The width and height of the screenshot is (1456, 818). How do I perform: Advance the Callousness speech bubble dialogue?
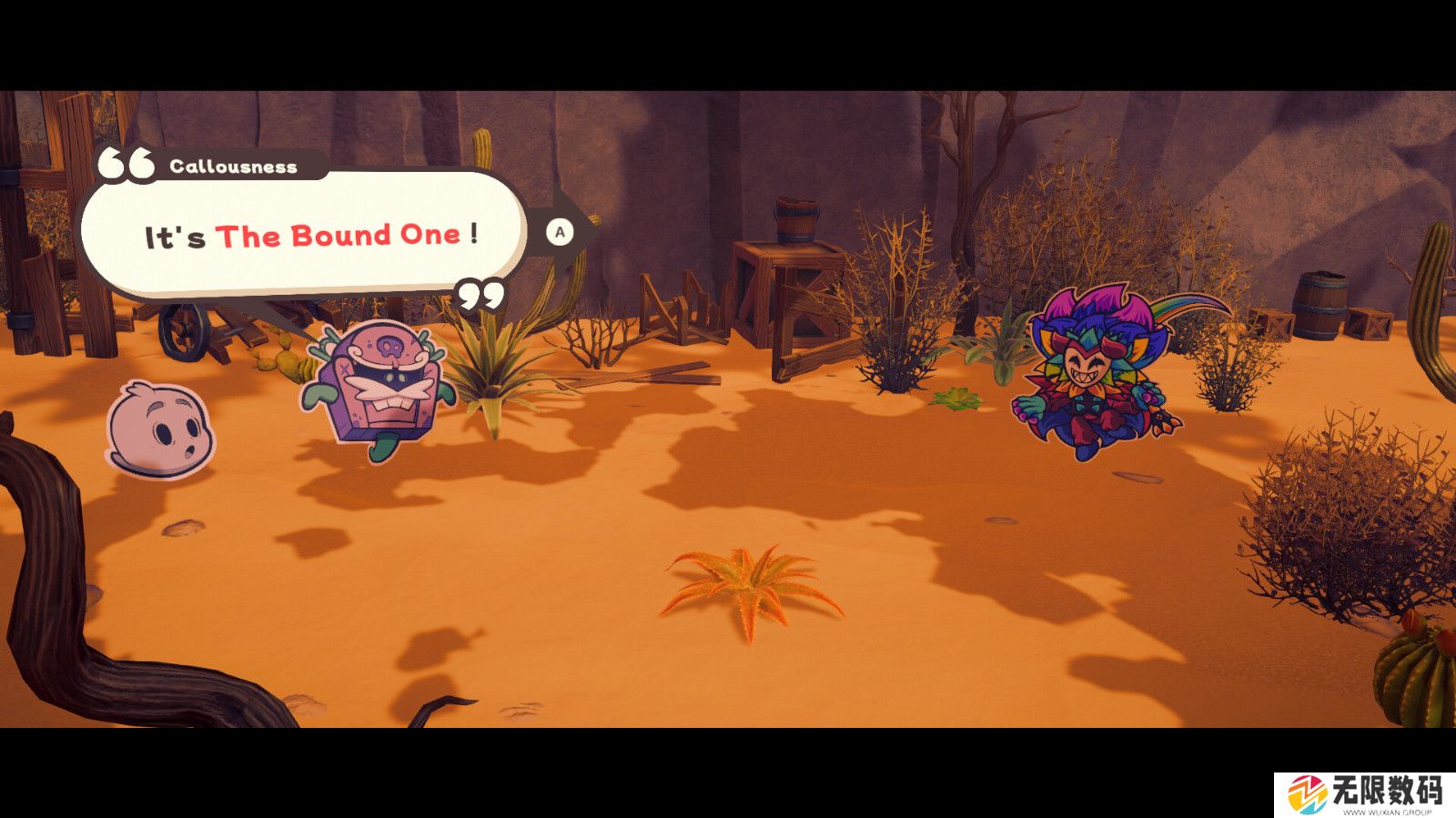[x=560, y=232]
